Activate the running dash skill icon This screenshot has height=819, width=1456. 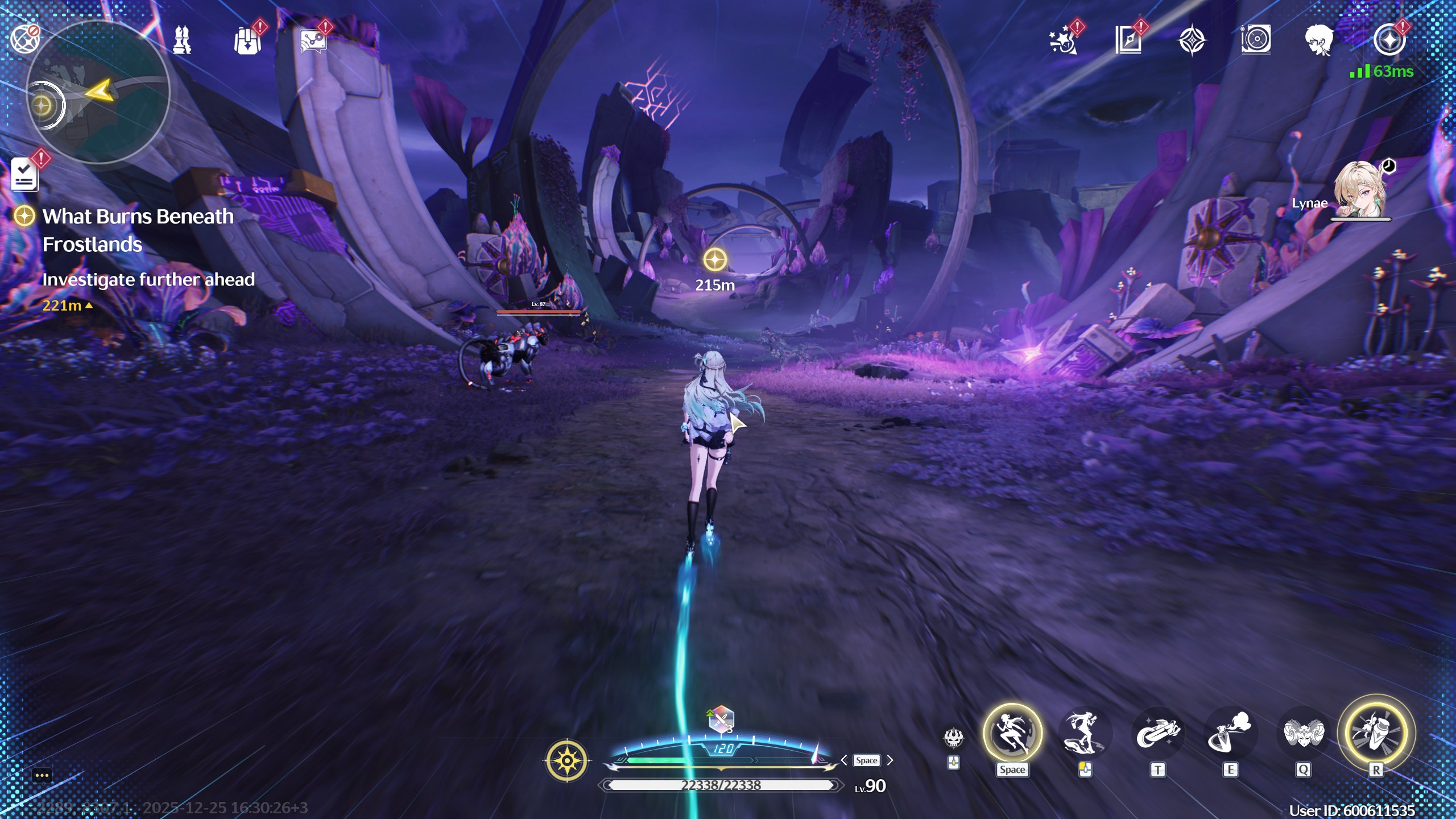(1012, 733)
